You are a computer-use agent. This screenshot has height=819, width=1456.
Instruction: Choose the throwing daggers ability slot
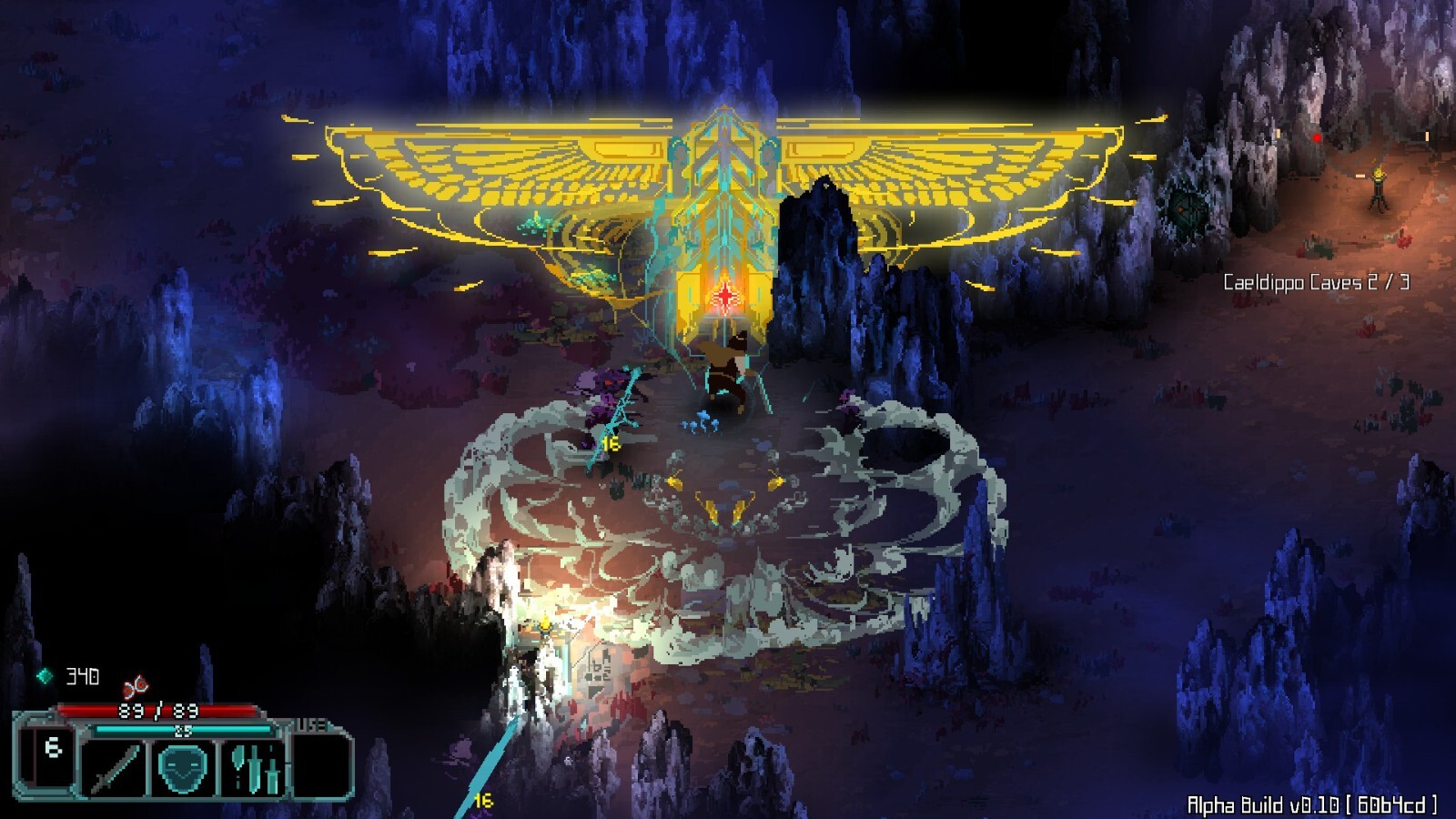pos(255,767)
